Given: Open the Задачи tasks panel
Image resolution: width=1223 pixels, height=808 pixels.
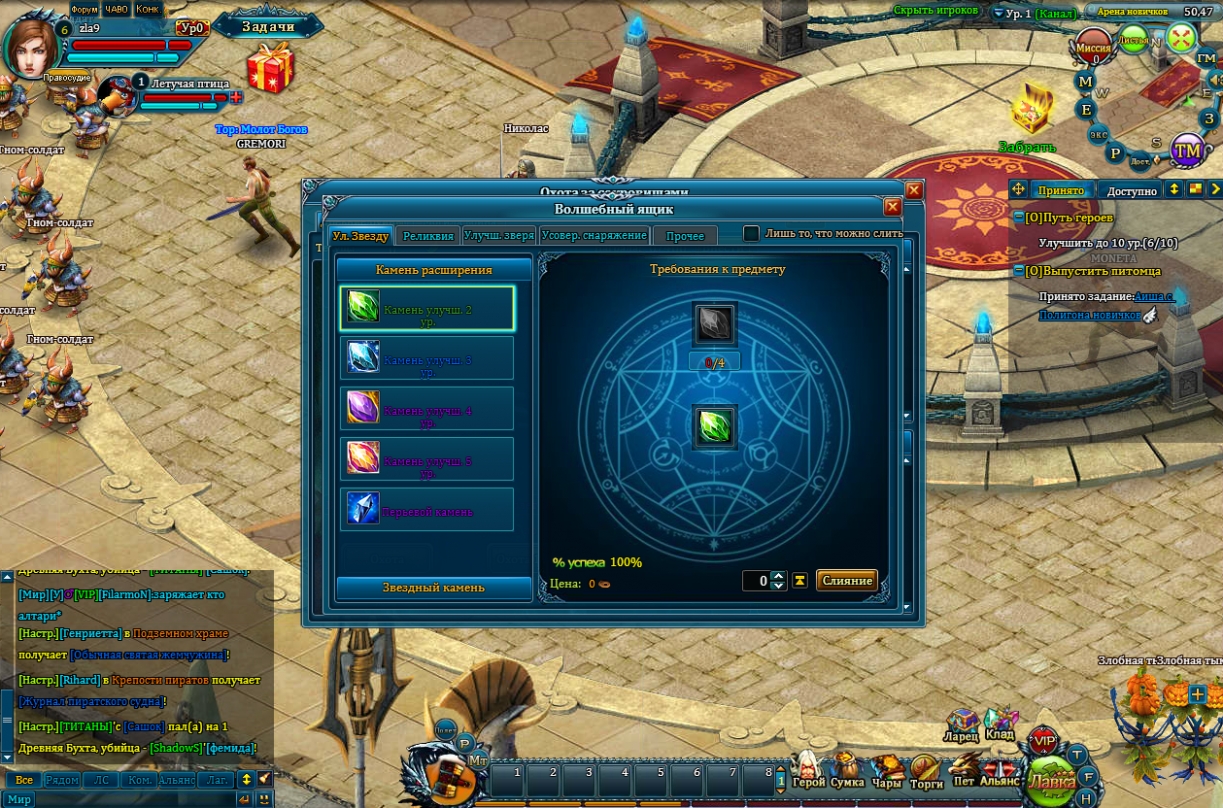Looking at the screenshot, I should 268,26.
